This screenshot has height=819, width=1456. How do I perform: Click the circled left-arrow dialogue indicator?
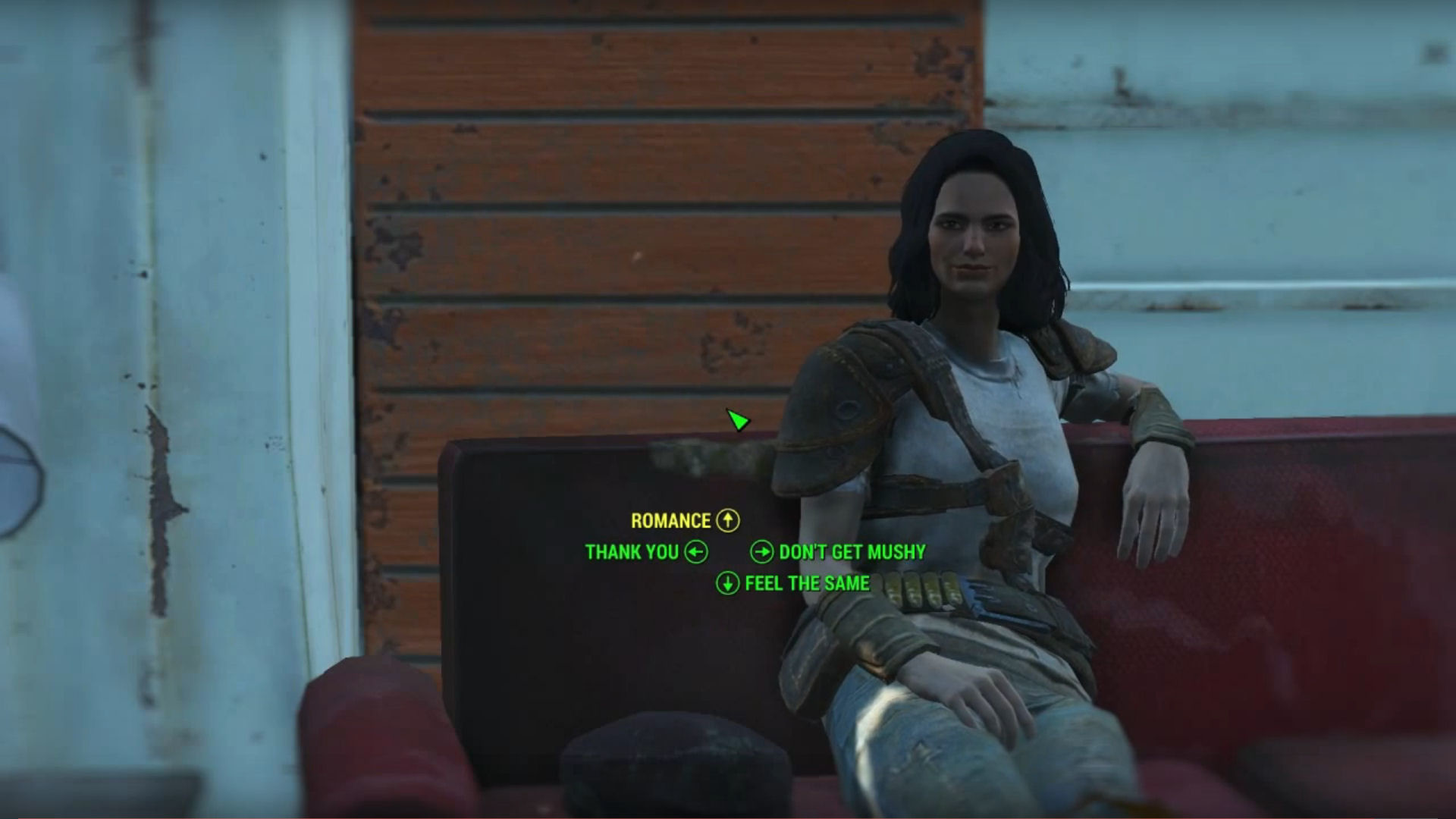click(695, 552)
